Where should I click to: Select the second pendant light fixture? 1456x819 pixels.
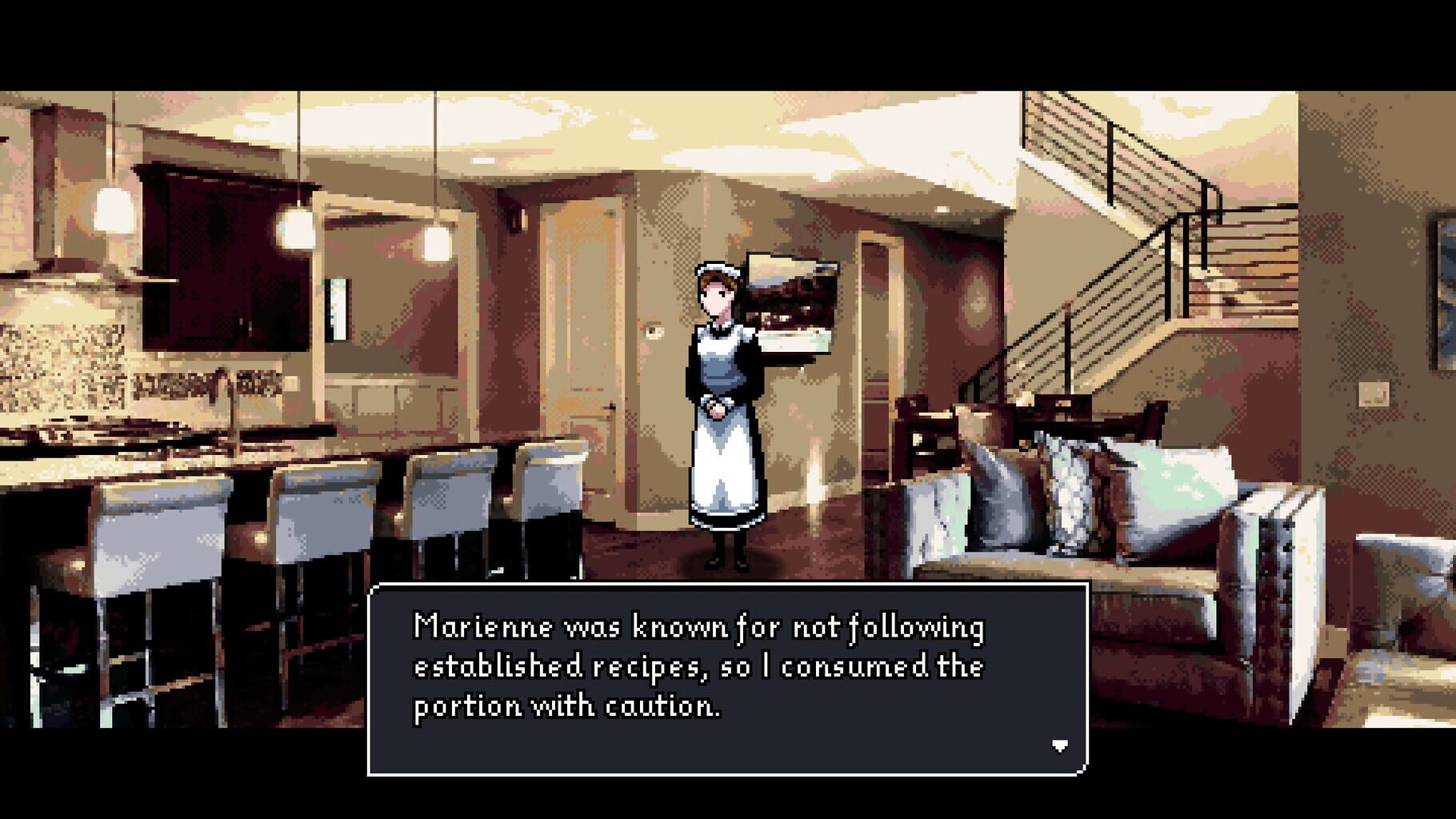coord(297,230)
